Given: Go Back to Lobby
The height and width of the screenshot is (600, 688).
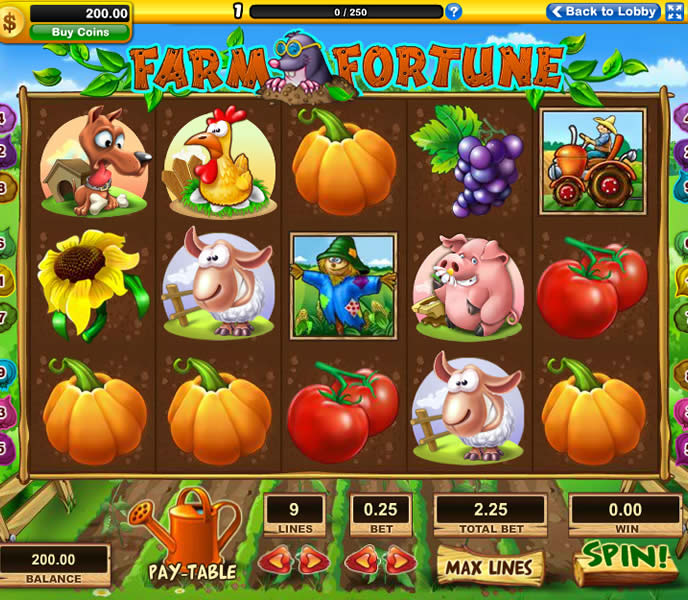Looking at the screenshot, I should click(x=603, y=12).
